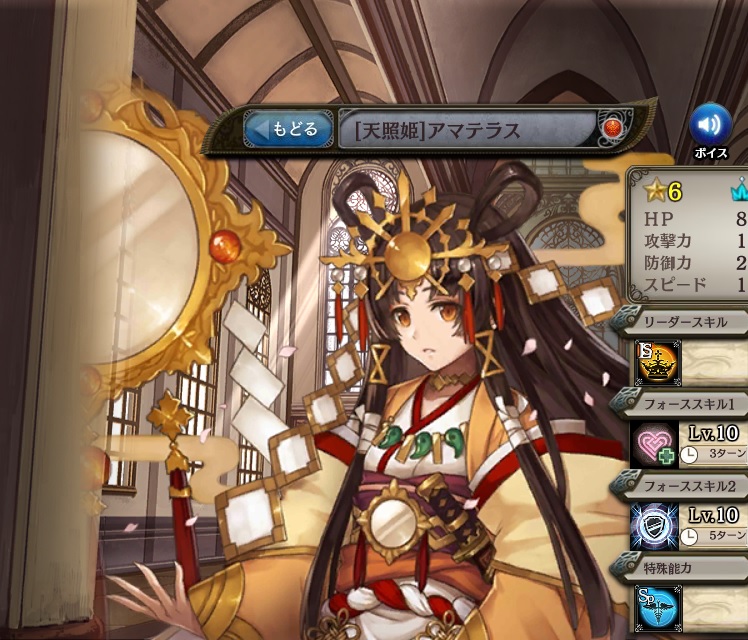Image resolution: width=748 pixels, height=640 pixels.
Task: Click the red orb beside Amaterasu's name
Action: click(x=612, y=128)
